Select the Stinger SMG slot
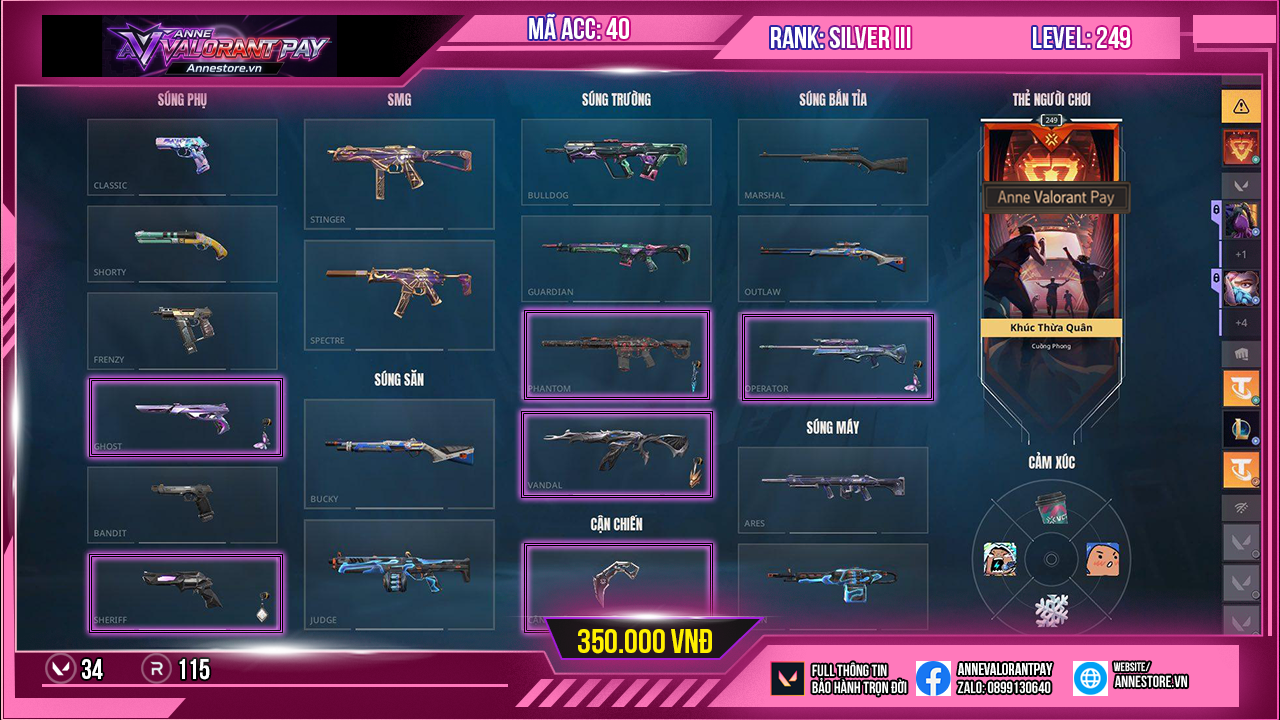The image size is (1280, 720). [x=399, y=174]
